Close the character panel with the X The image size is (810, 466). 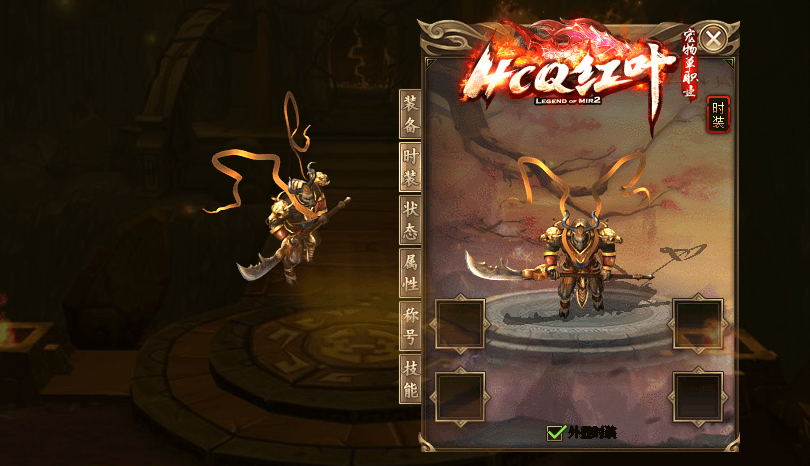(713, 39)
